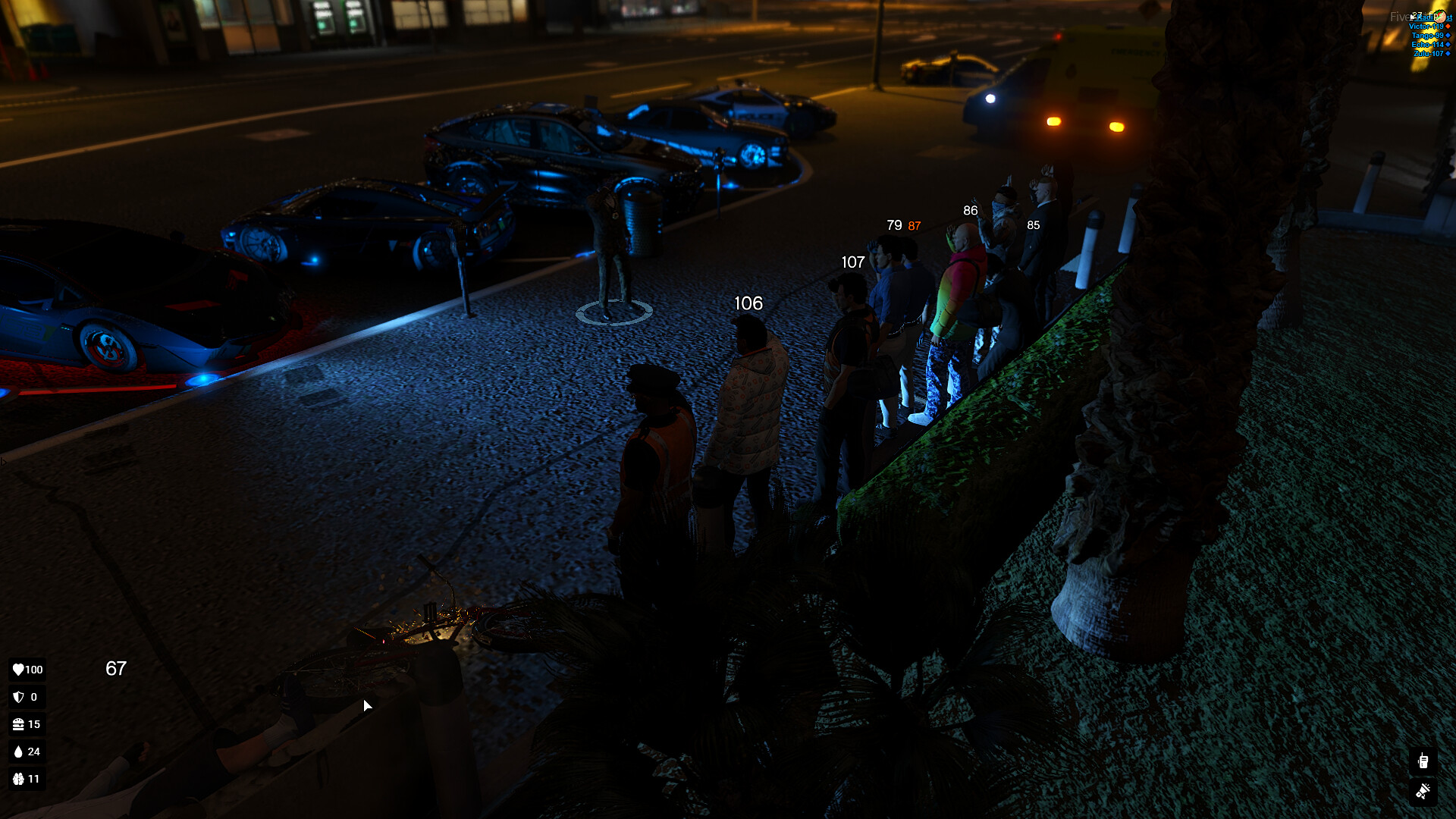Toggle the blue diamond beside Zulu-107

pos(1450,53)
